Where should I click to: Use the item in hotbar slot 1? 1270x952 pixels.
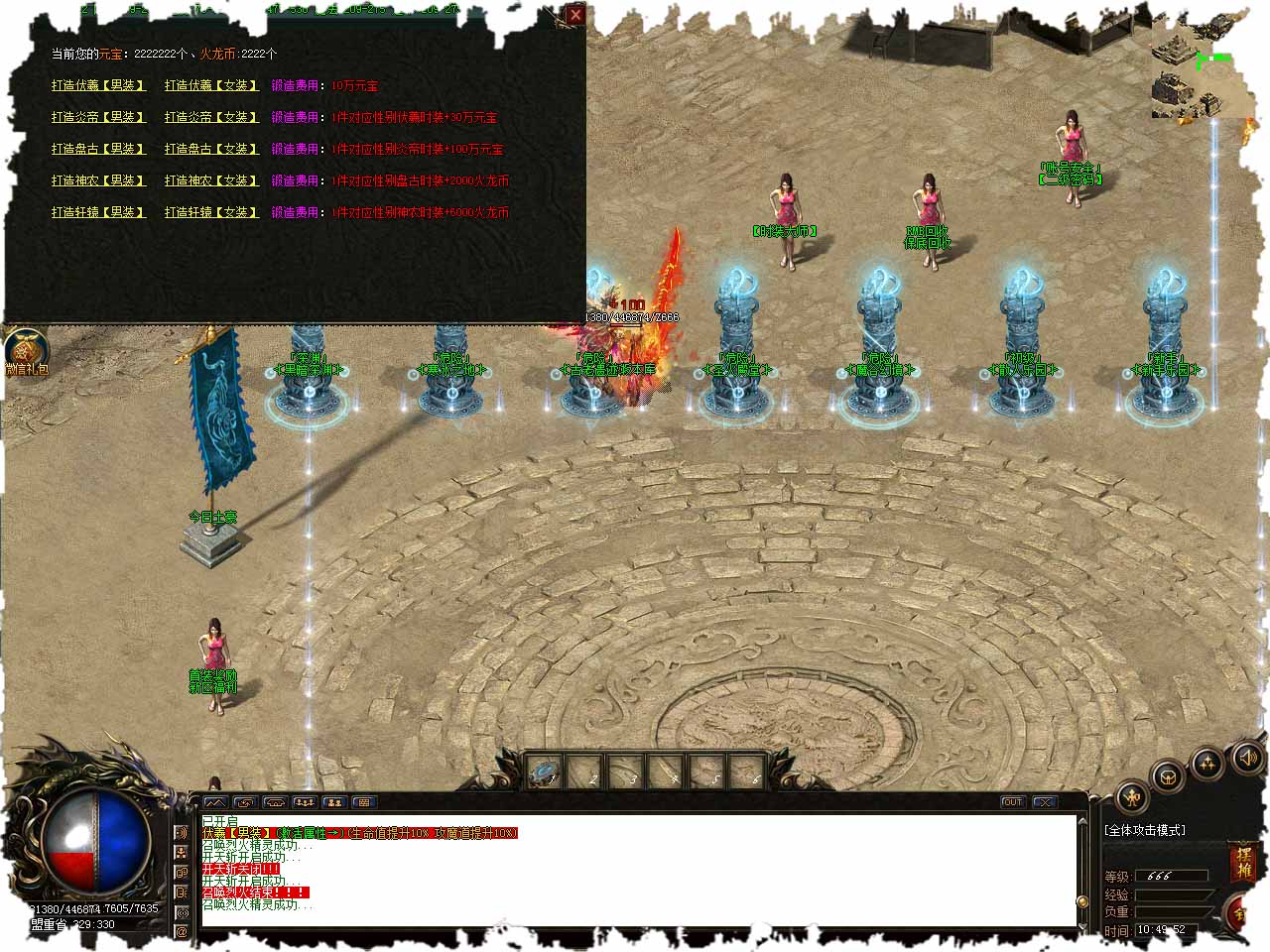[x=544, y=772]
